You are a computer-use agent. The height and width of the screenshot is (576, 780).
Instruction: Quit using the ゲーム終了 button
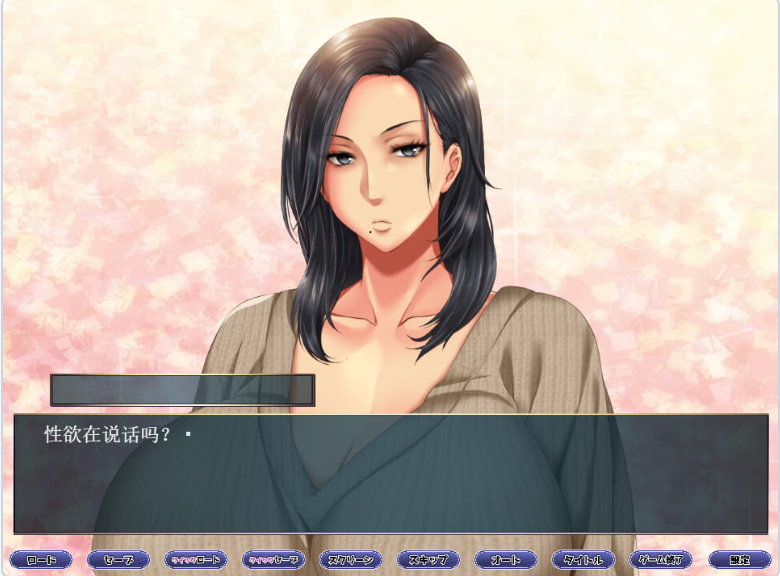click(x=661, y=560)
